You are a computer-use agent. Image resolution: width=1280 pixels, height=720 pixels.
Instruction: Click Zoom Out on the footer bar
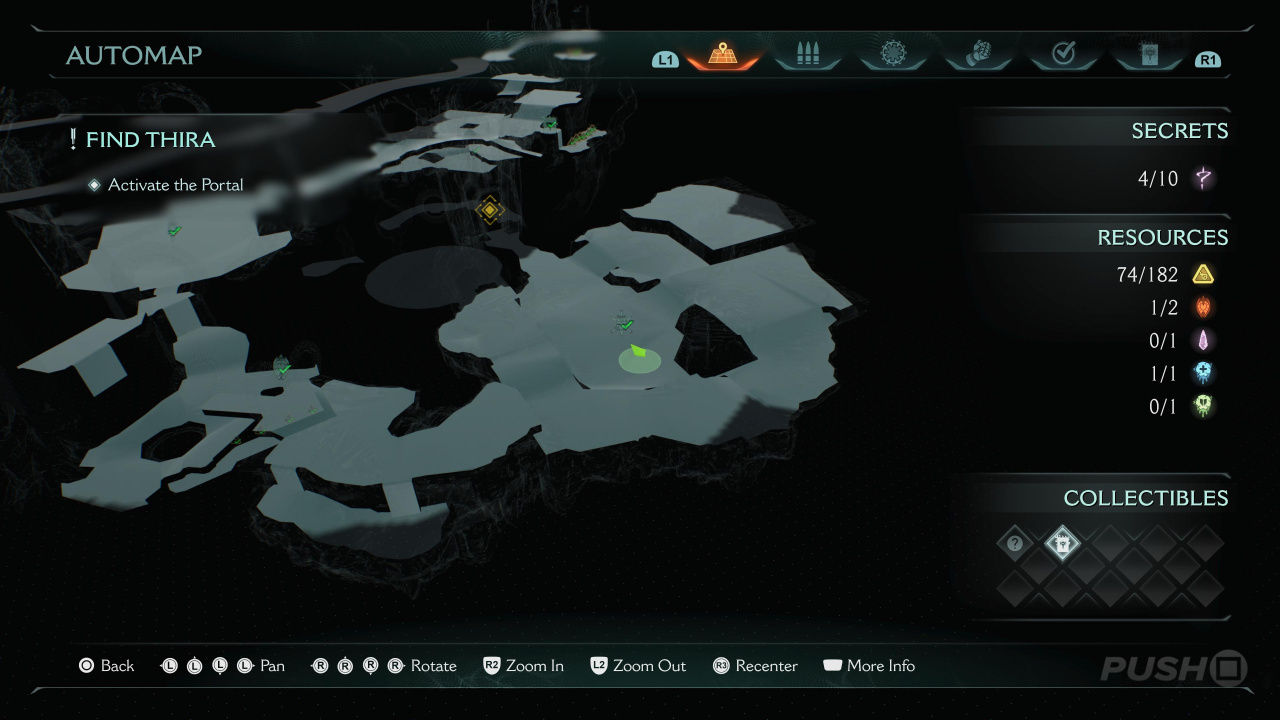tap(638, 666)
